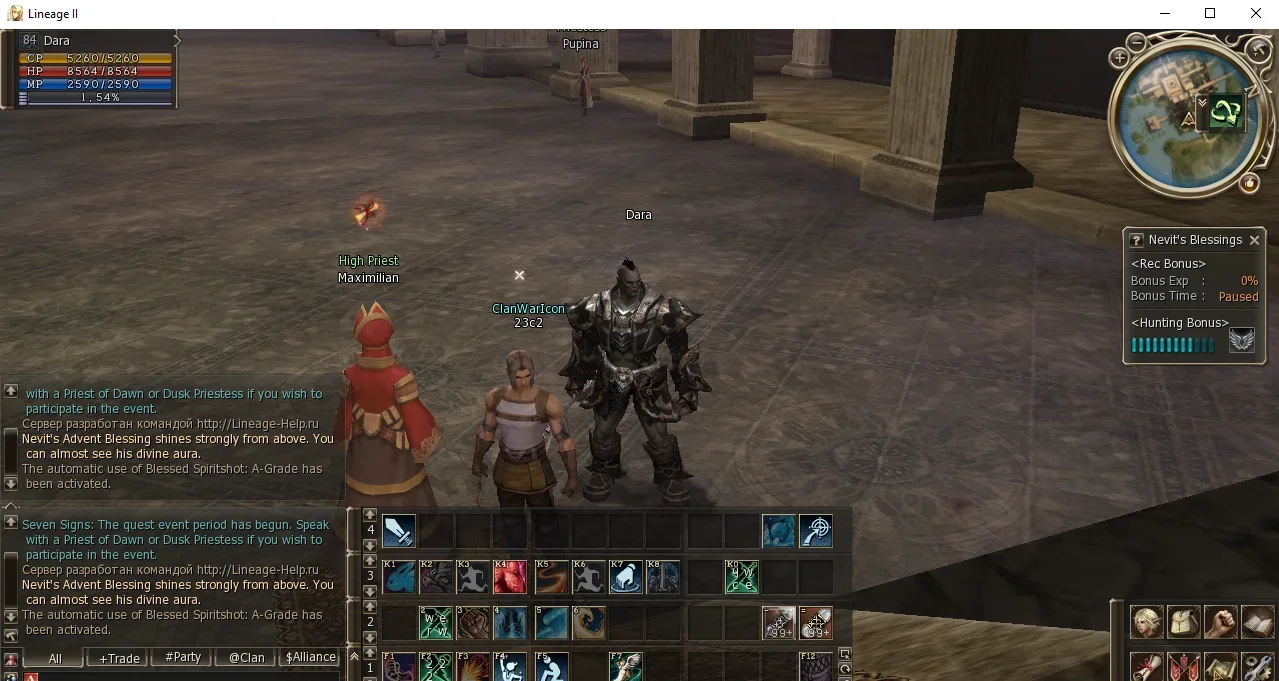Zoom out the minimap with minus button

coord(1137,42)
